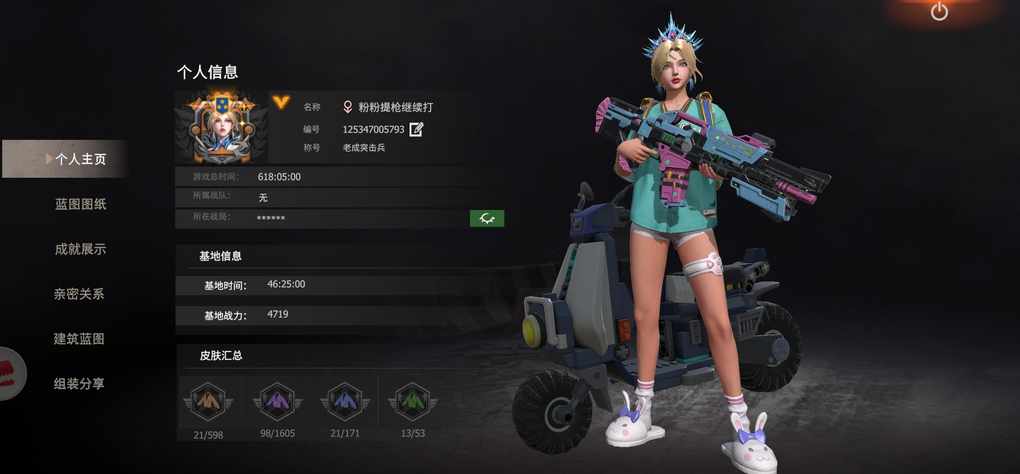Image resolution: width=1020 pixels, height=474 pixels.
Task: Choose the blue skin collection icon
Action: [x=343, y=401]
